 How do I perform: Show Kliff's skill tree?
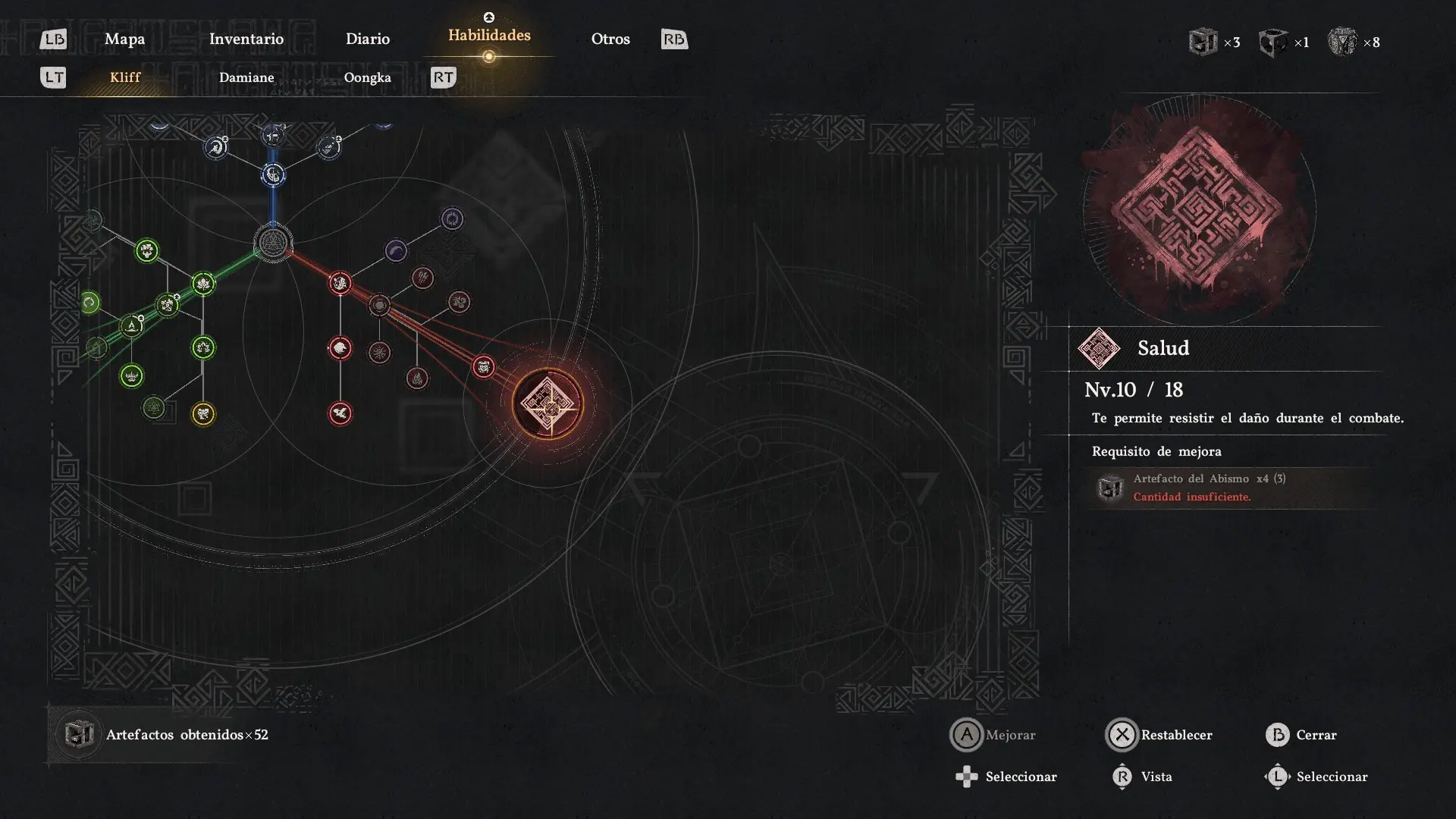[125, 77]
